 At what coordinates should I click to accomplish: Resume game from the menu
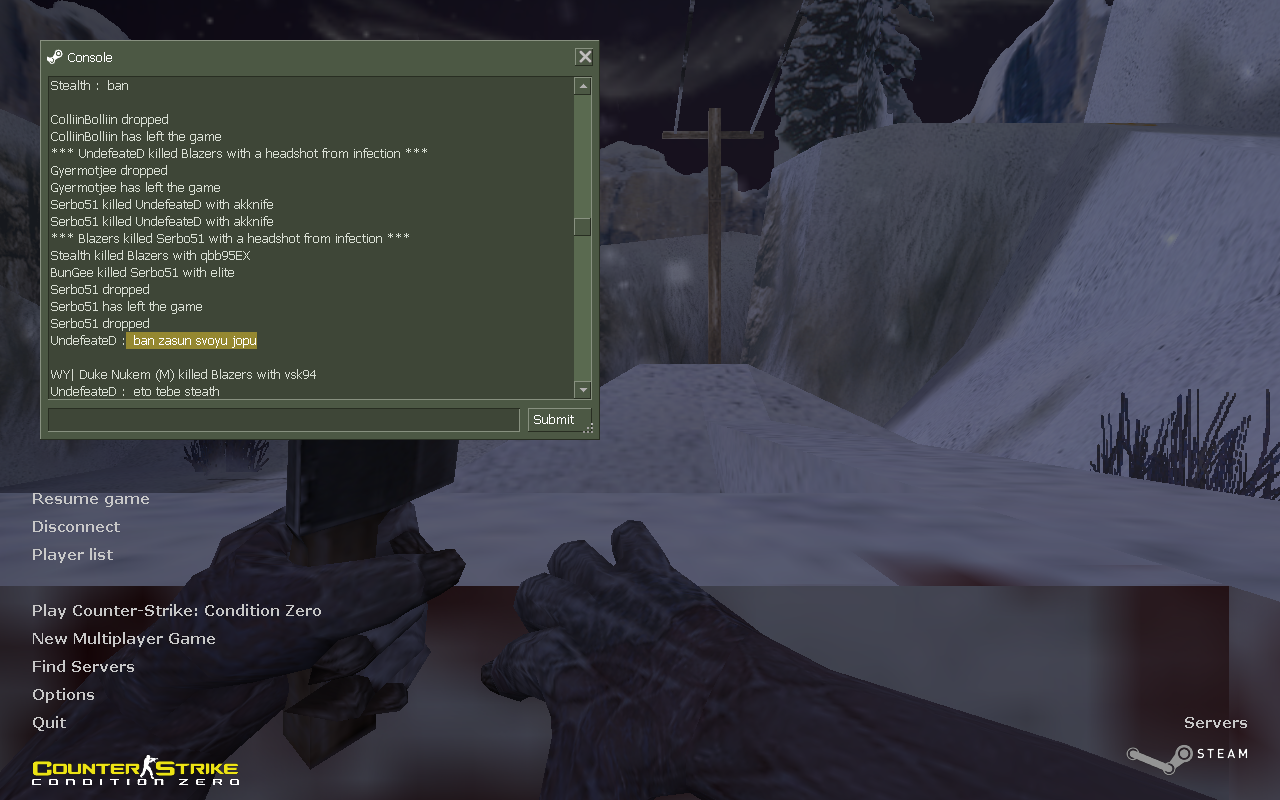tap(90, 499)
